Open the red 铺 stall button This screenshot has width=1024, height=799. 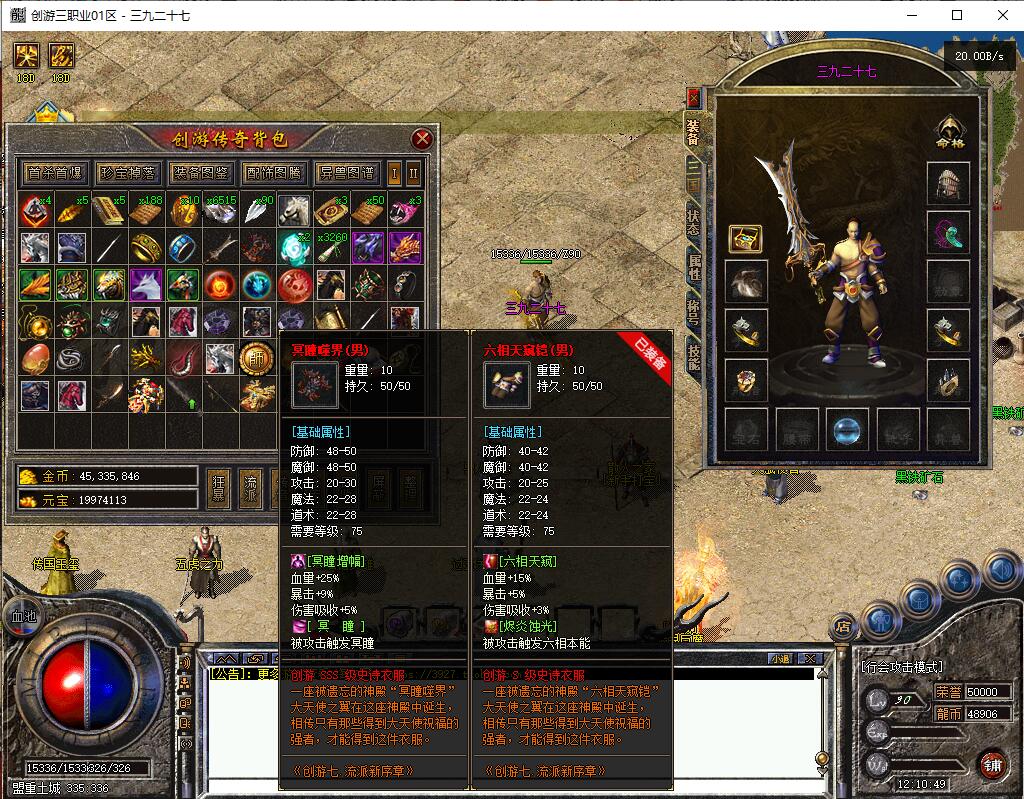point(992,763)
